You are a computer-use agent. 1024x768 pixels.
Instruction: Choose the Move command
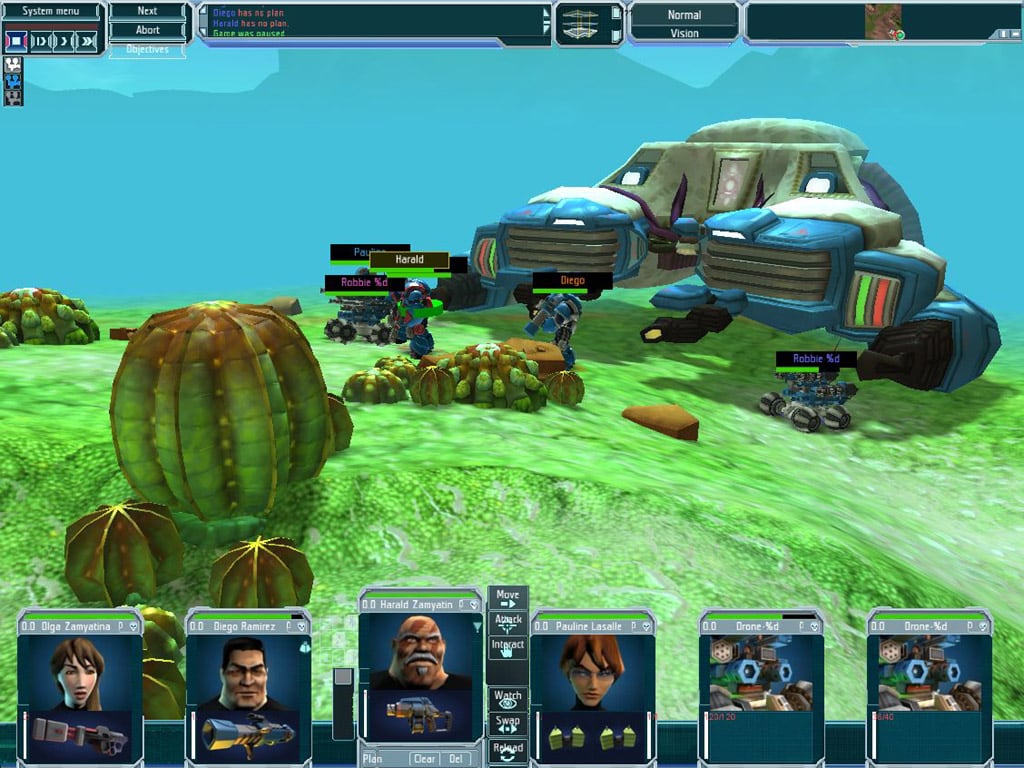508,598
